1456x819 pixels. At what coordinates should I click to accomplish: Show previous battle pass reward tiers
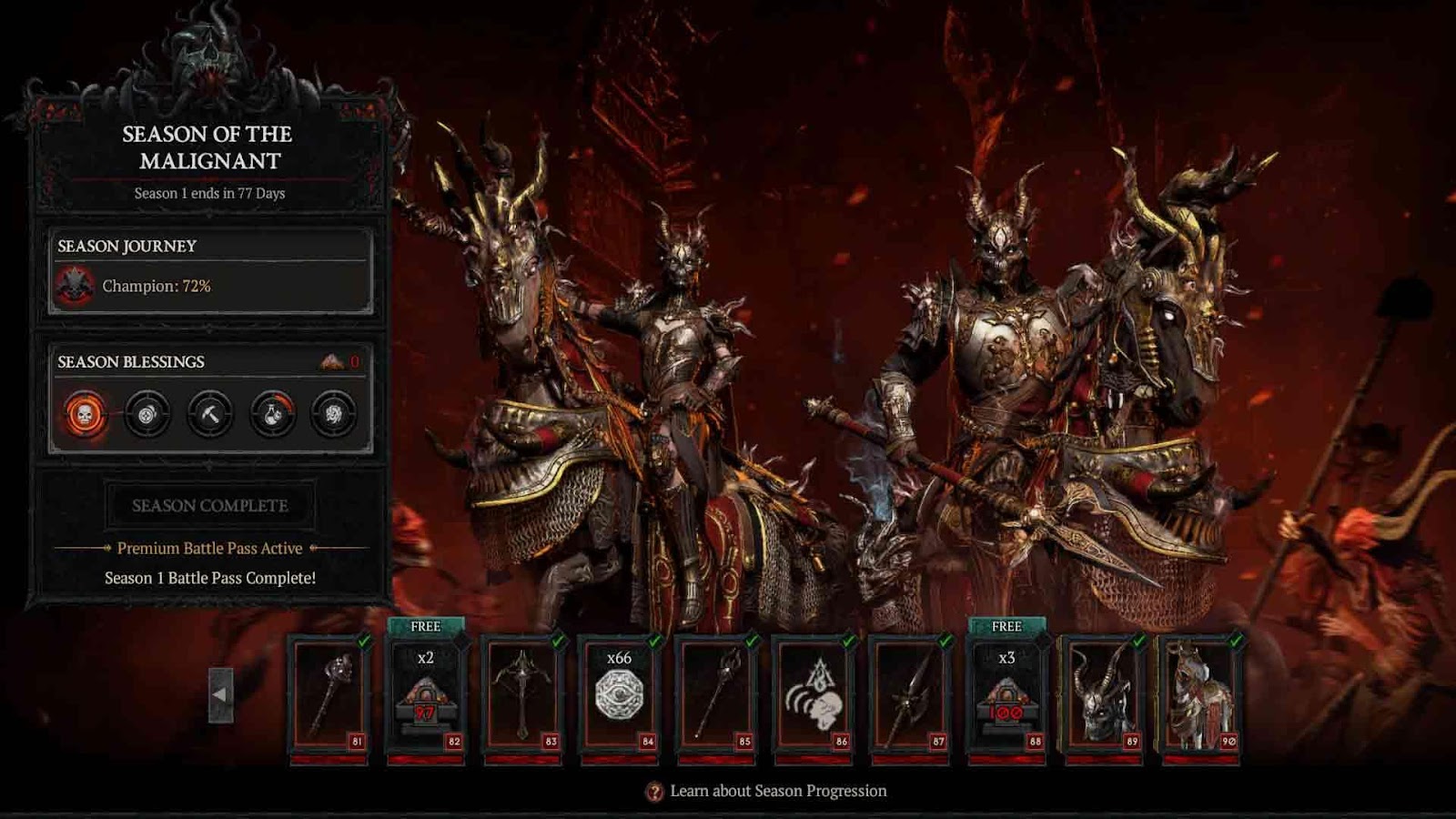pyautogui.click(x=220, y=695)
